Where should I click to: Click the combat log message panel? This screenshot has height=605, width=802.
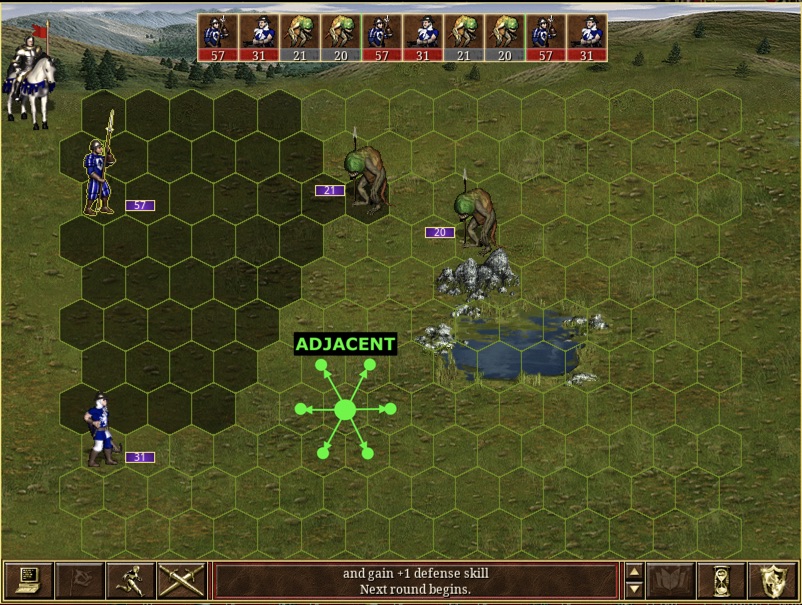point(415,581)
